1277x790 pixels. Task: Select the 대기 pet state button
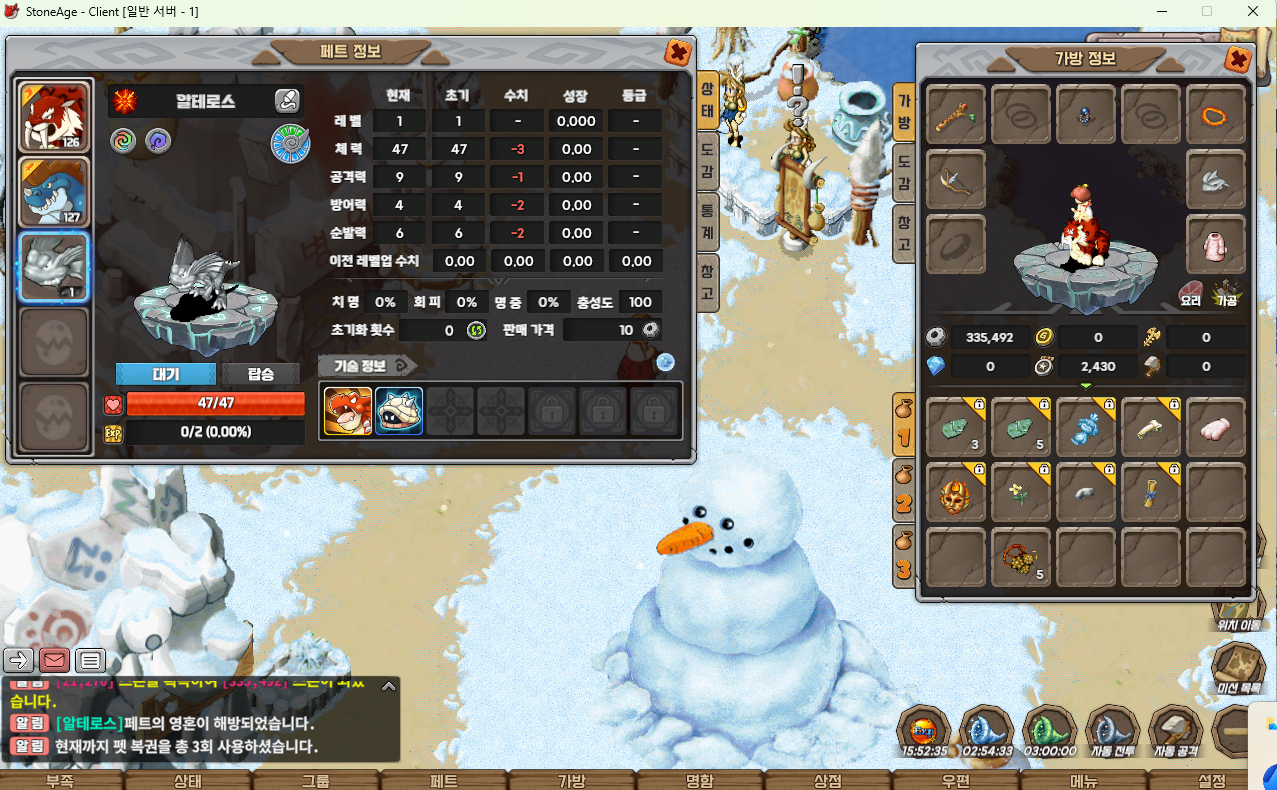coord(166,374)
